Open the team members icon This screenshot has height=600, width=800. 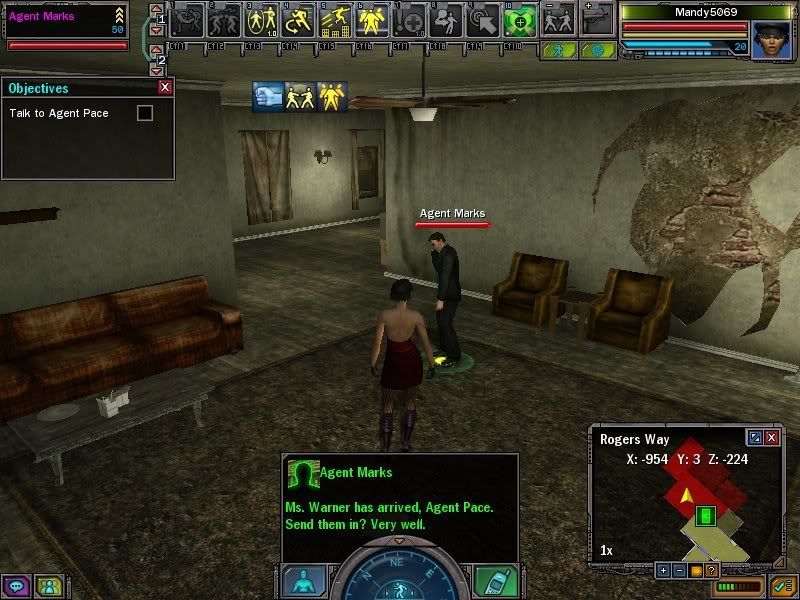pyautogui.click(x=48, y=586)
